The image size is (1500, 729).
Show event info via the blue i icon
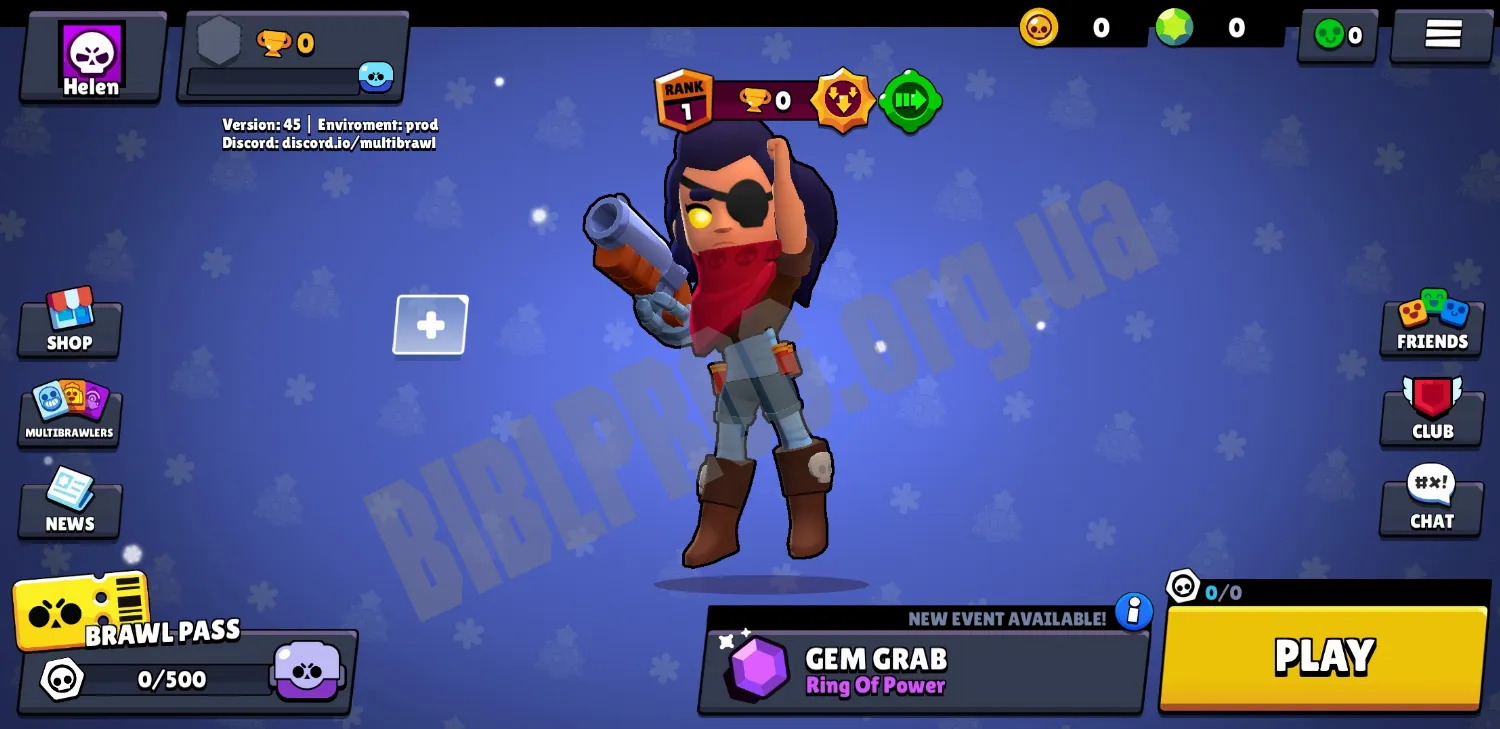click(1133, 611)
